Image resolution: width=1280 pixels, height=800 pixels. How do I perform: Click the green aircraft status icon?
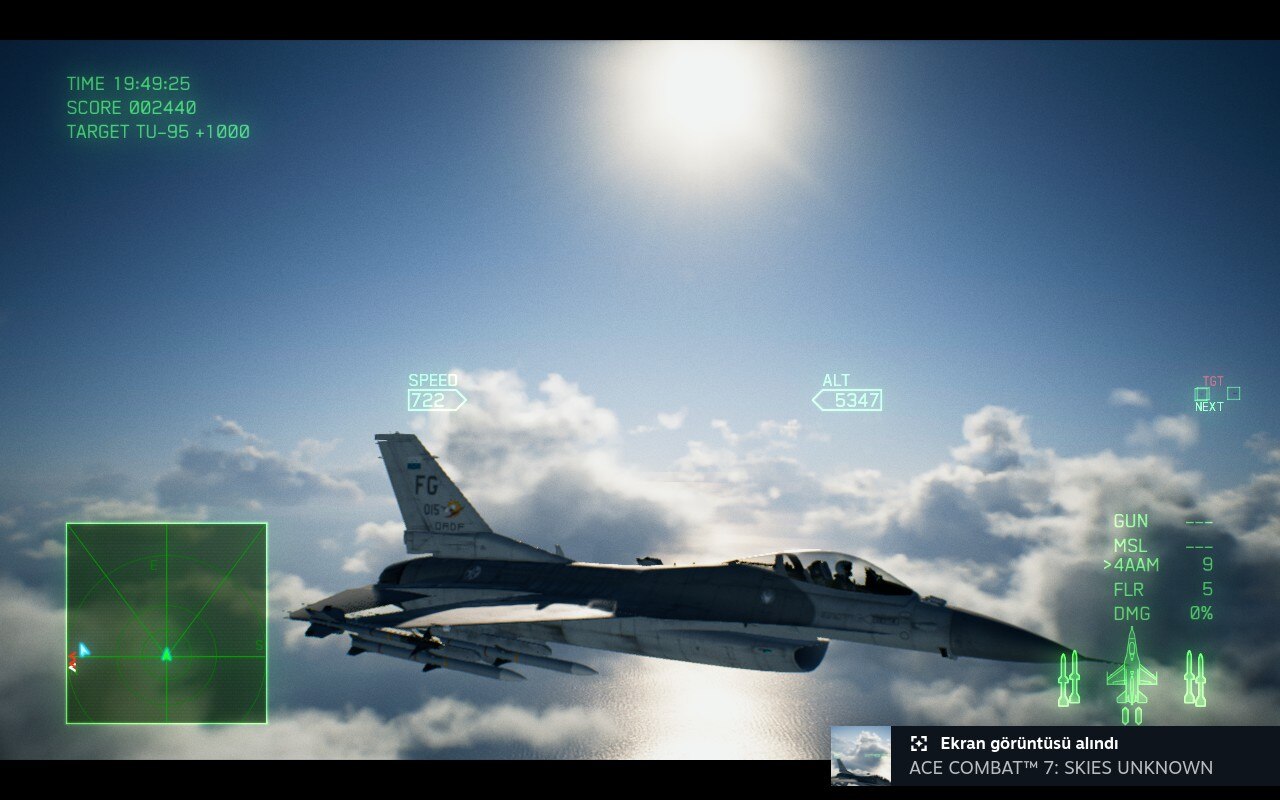tap(1131, 672)
